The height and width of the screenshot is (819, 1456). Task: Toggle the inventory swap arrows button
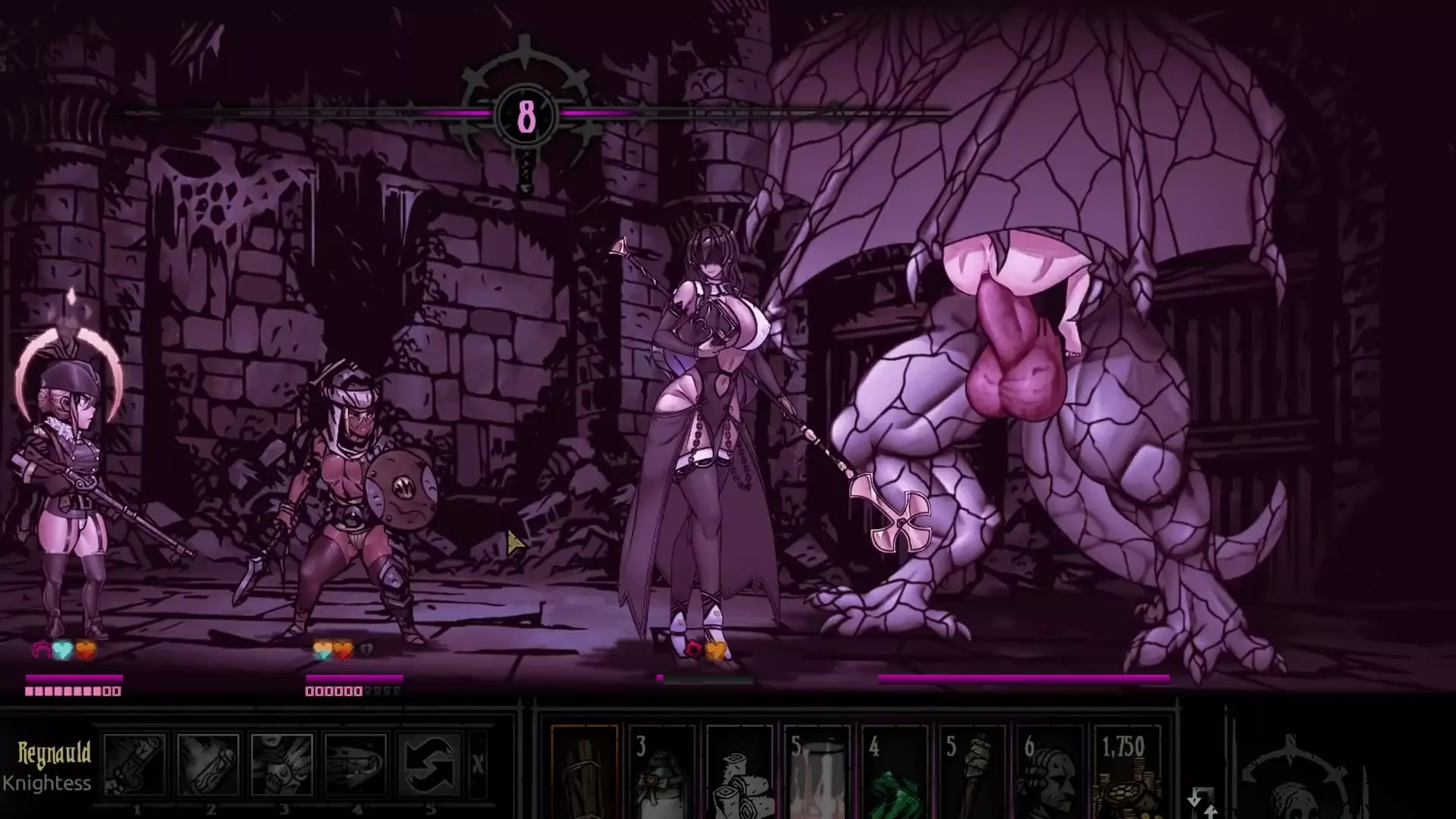pos(1202,802)
